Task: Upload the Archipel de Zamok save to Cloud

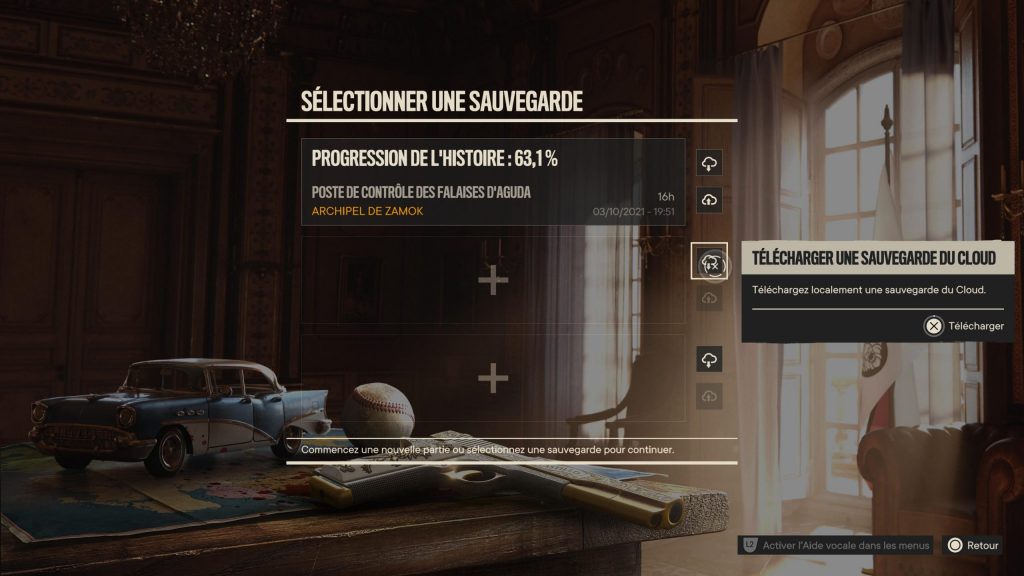Action: (x=709, y=200)
